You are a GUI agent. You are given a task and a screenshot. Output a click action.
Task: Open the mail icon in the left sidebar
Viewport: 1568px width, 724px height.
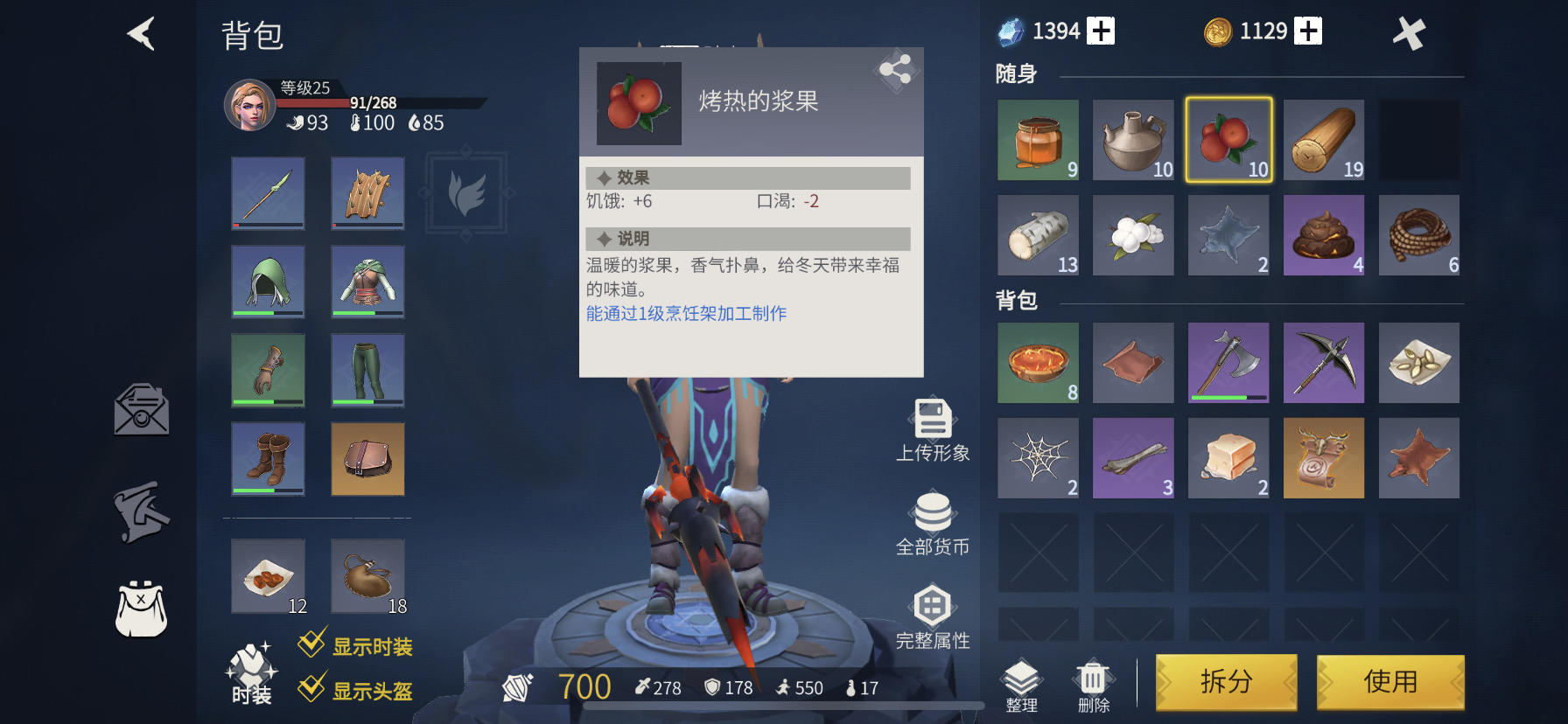point(140,411)
